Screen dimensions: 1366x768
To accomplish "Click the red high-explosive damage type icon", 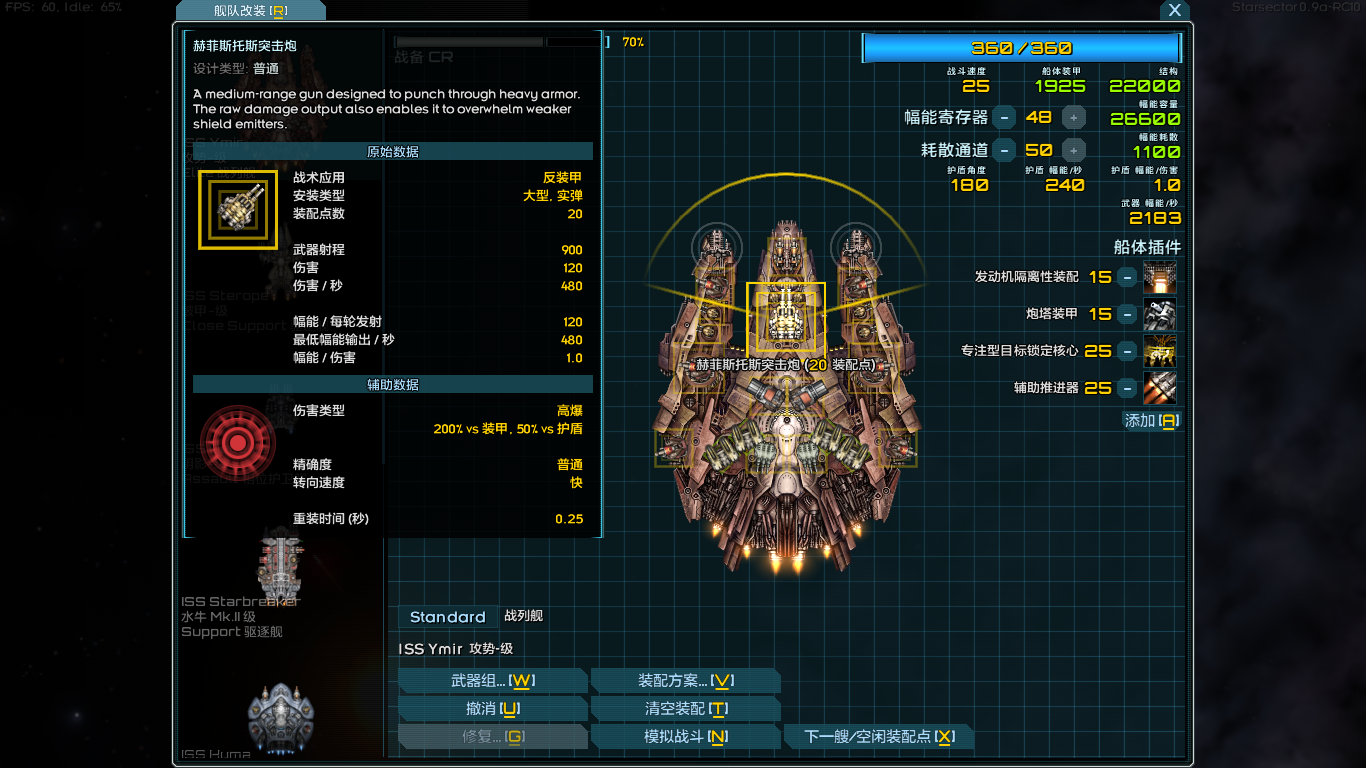I will [x=237, y=444].
